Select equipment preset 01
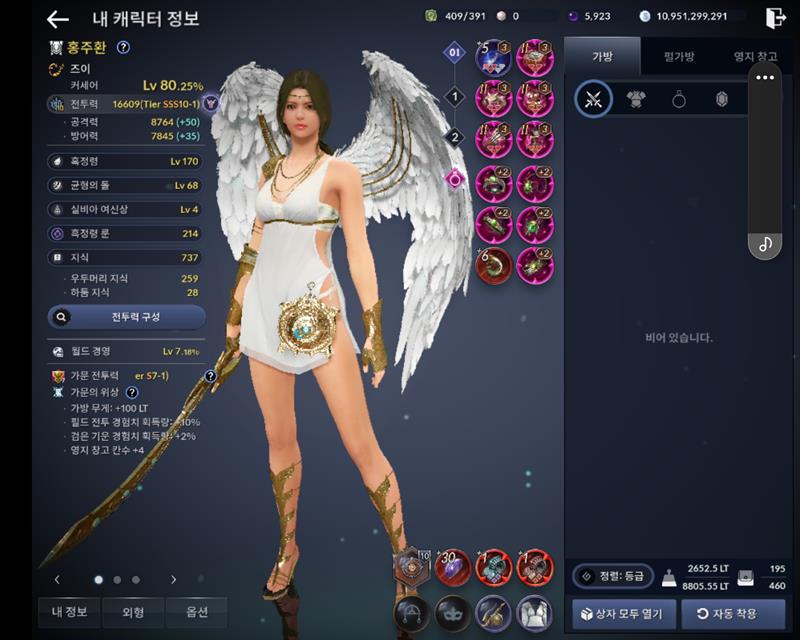This screenshot has width=800, height=640. (x=455, y=52)
